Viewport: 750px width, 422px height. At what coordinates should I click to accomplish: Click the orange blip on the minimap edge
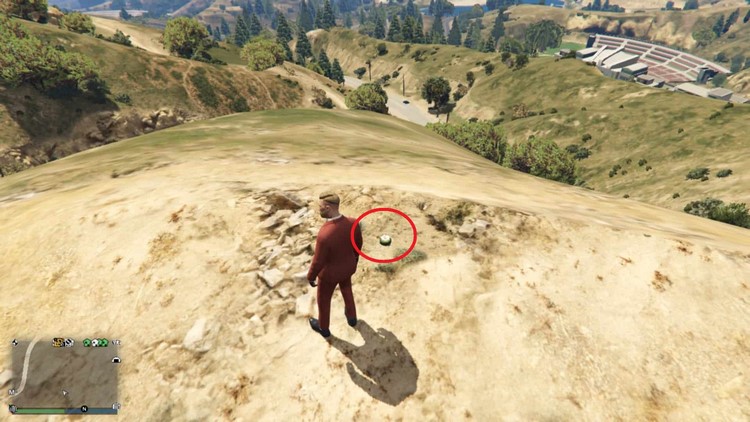[58, 342]
